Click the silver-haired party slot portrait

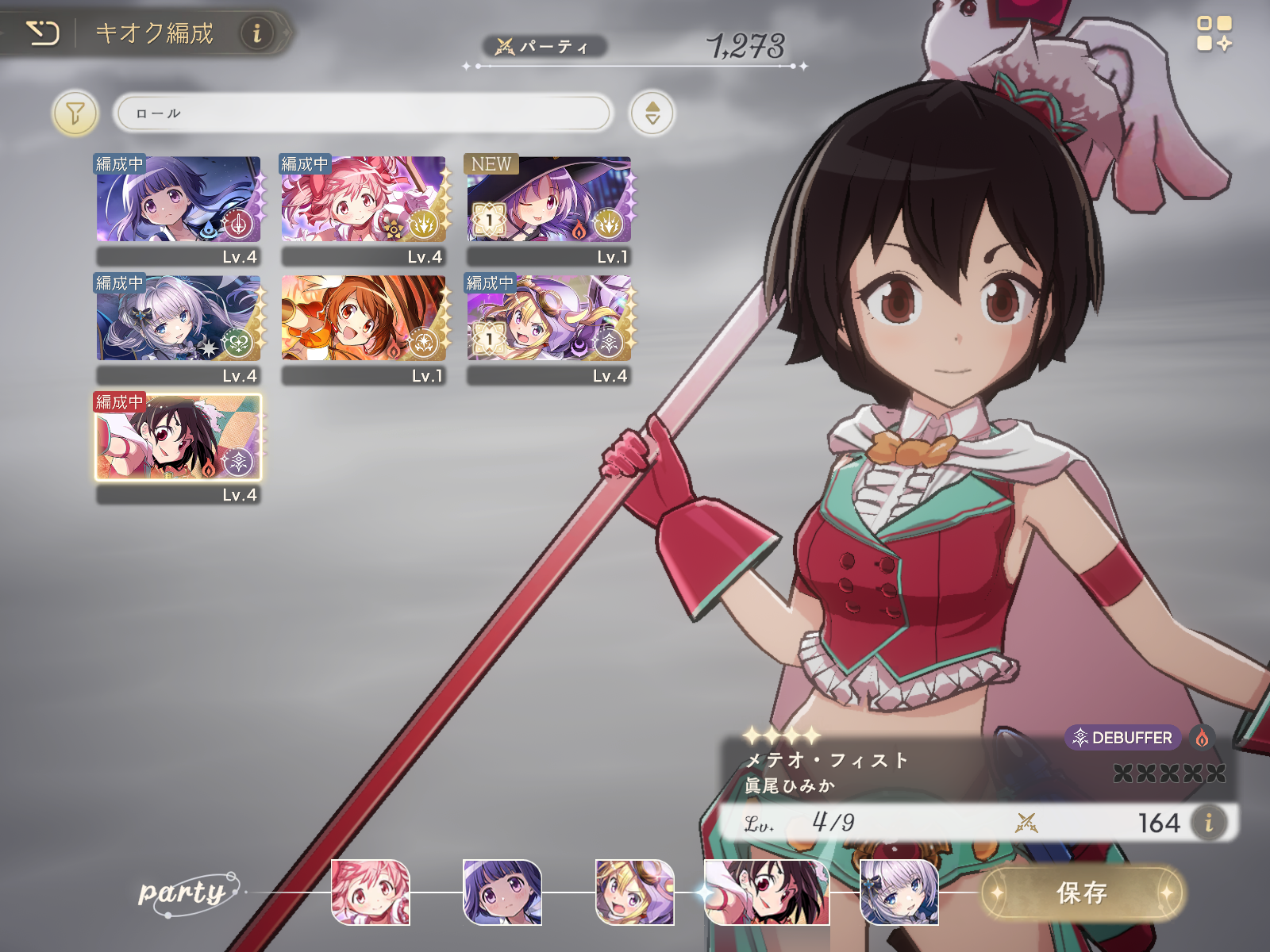coord(899,892)
